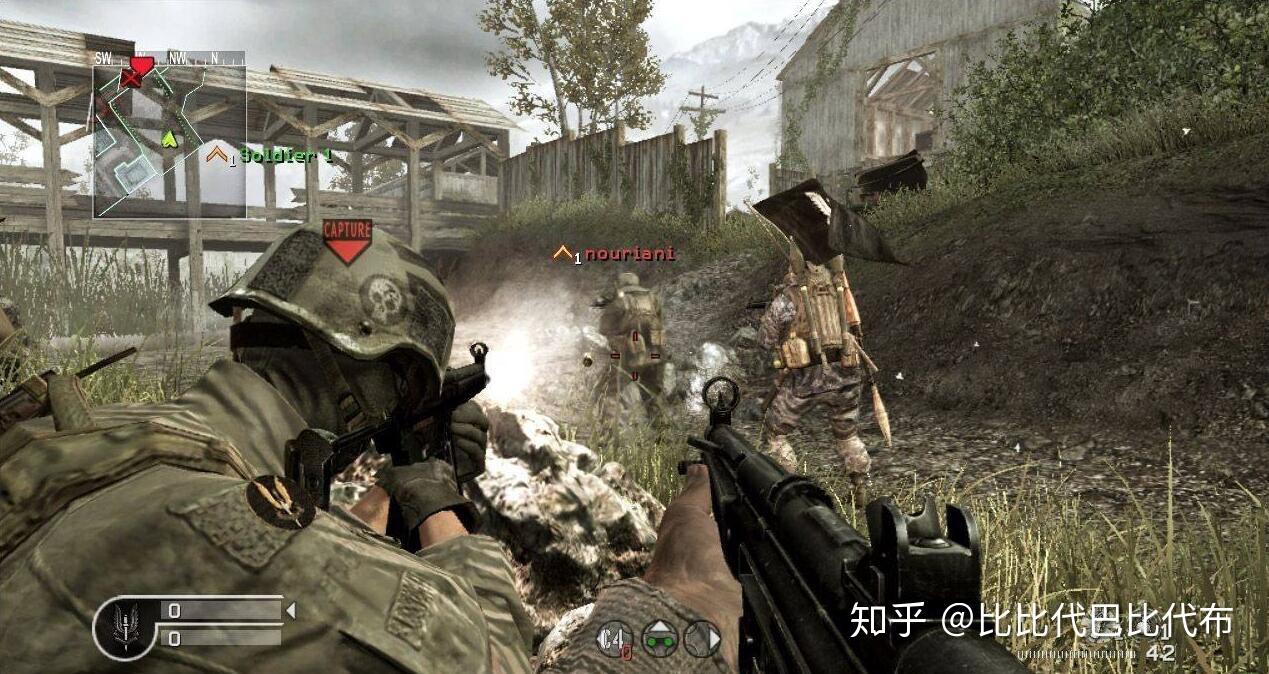This screenshot has height=674, width=1269.
Task: Activate the night vision goggles icon
Action: point(659,638)
